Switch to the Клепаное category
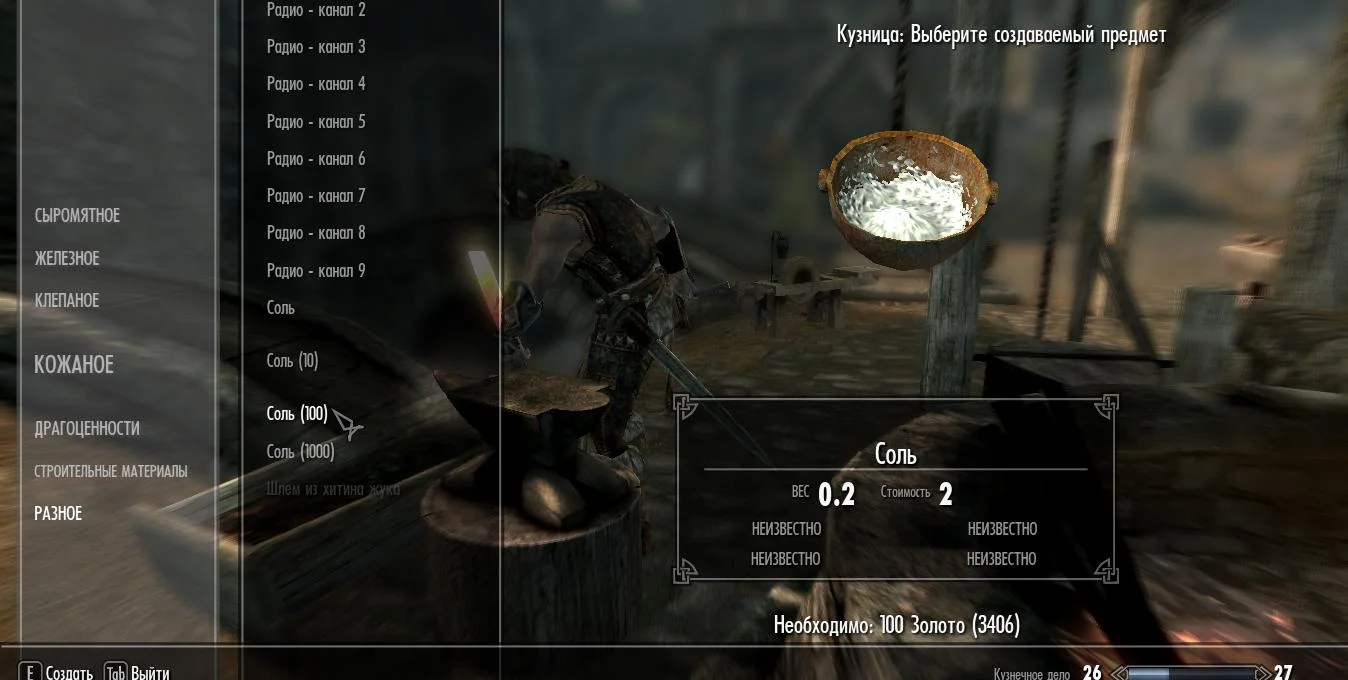Screen dimensions: 1348x680 (67, 301)
